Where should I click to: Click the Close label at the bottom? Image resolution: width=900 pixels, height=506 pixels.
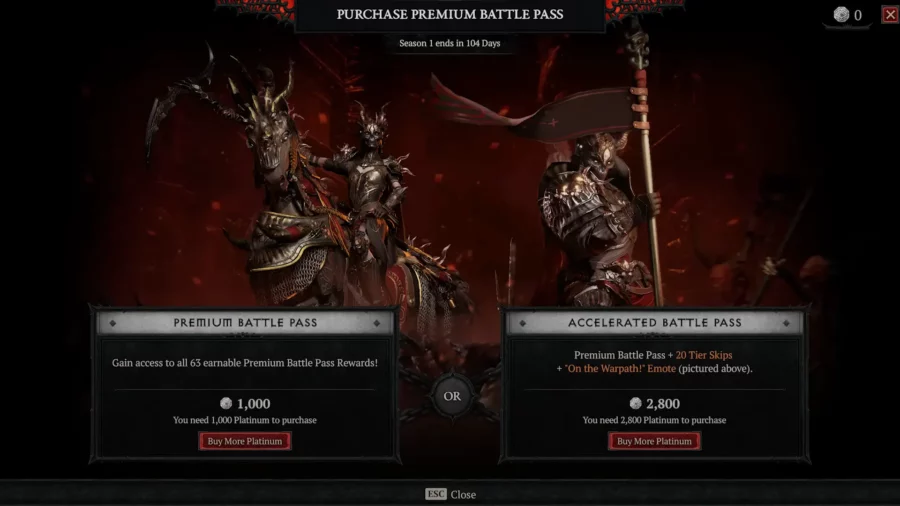(x=462, y=494)
